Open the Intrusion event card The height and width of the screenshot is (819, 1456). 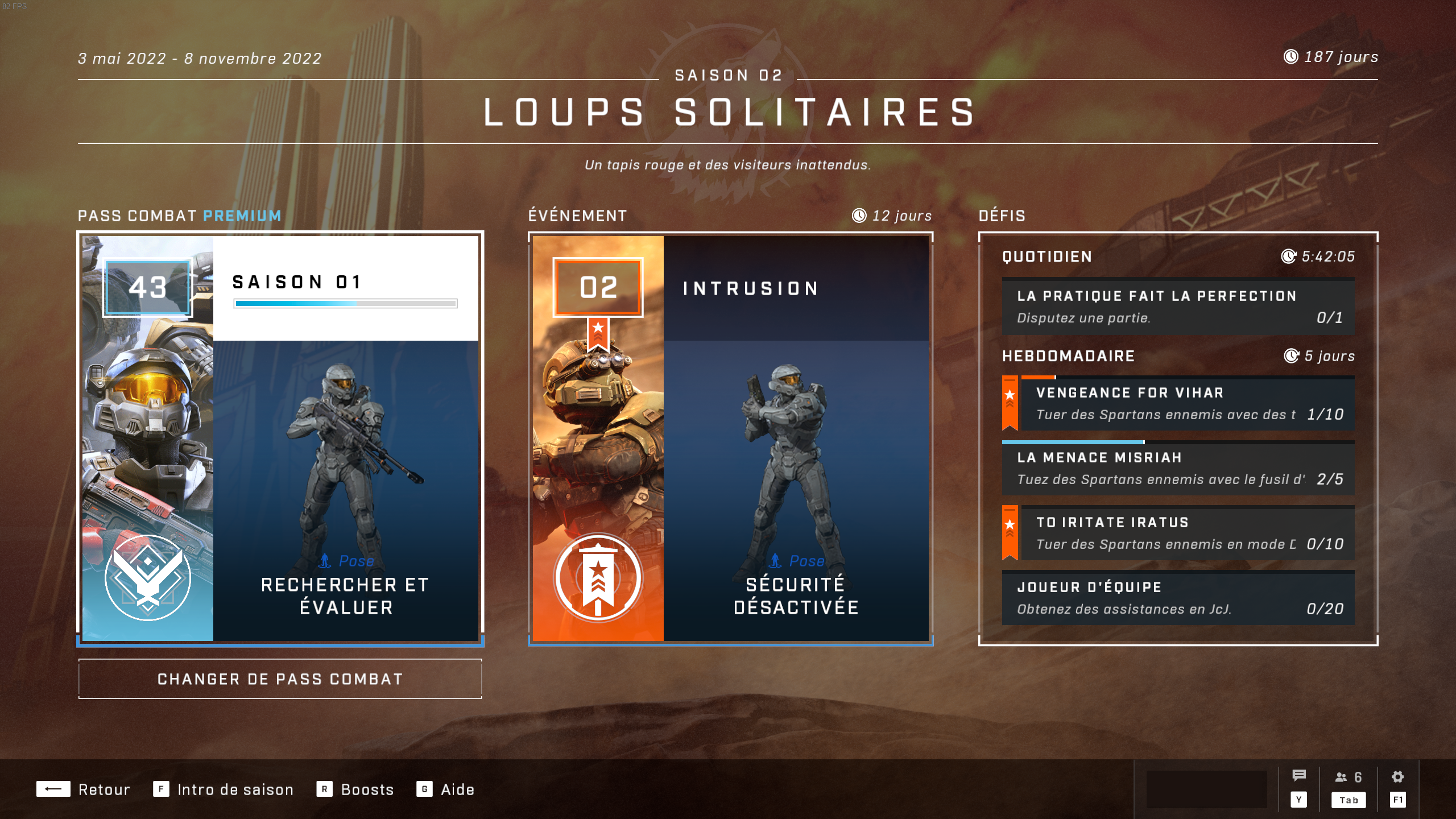coord(730,438)
